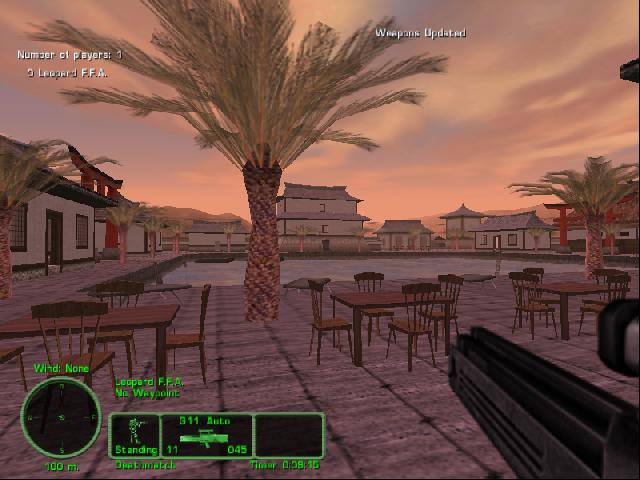
Task: Click the empty HUD panel beside the weapon
Action: [288, 435]
